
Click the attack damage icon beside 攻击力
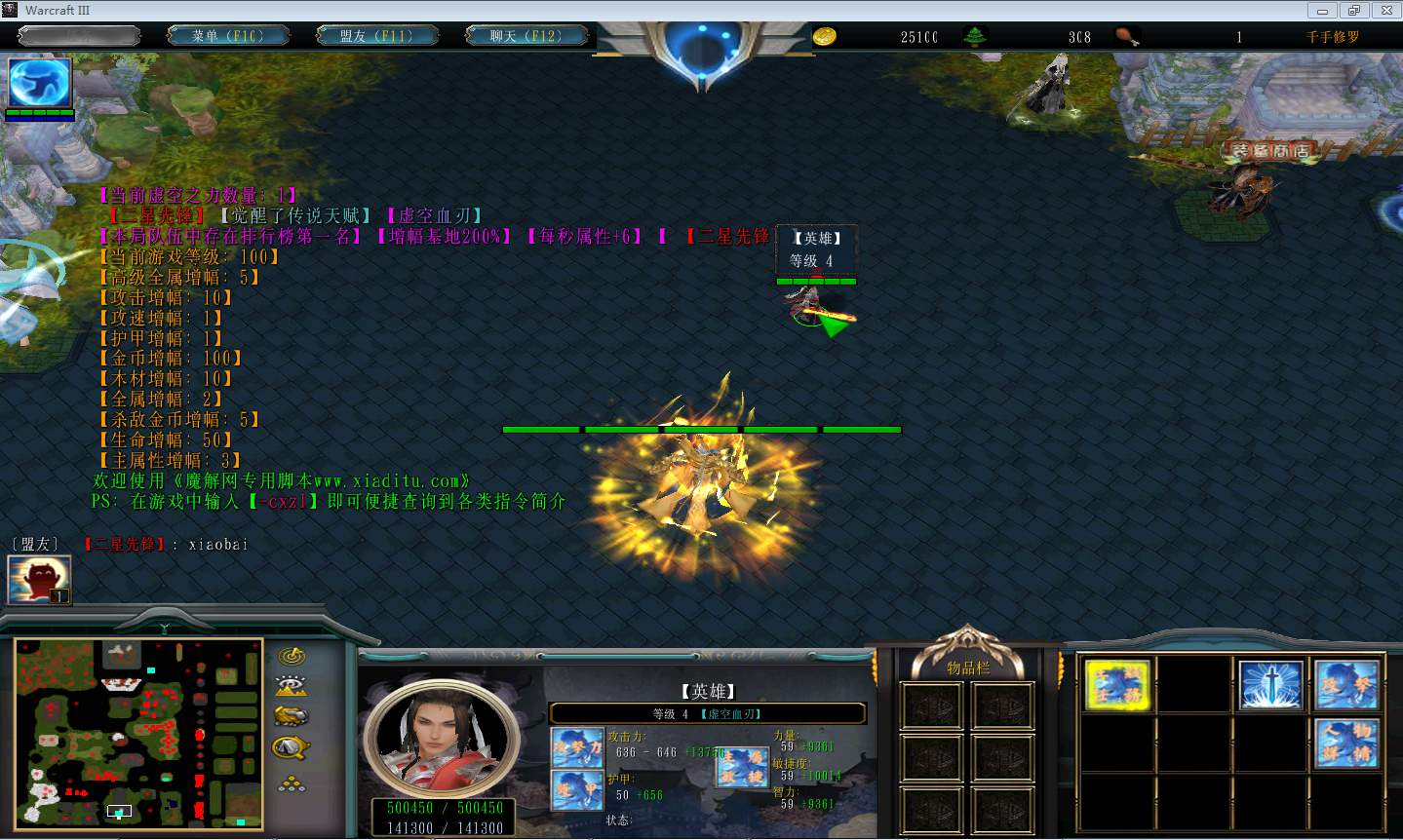[577, 747]
